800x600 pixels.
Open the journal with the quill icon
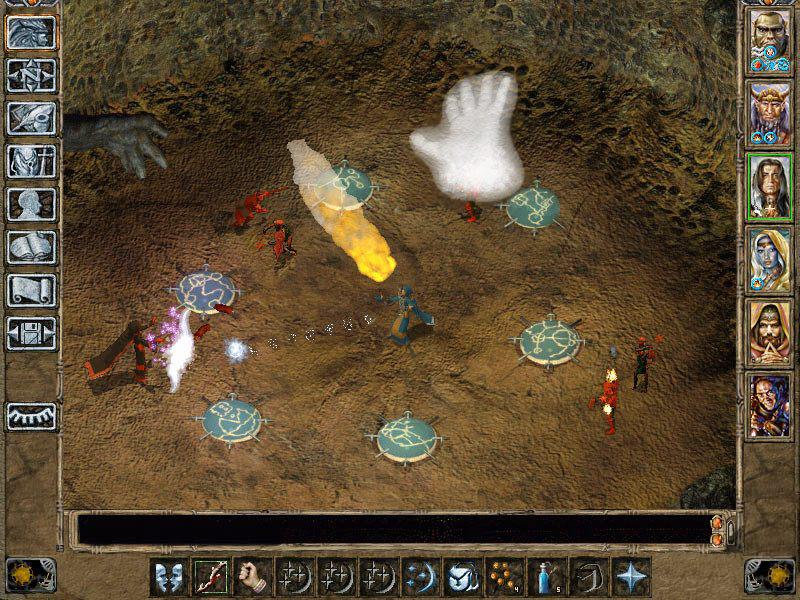click(30, 118)
